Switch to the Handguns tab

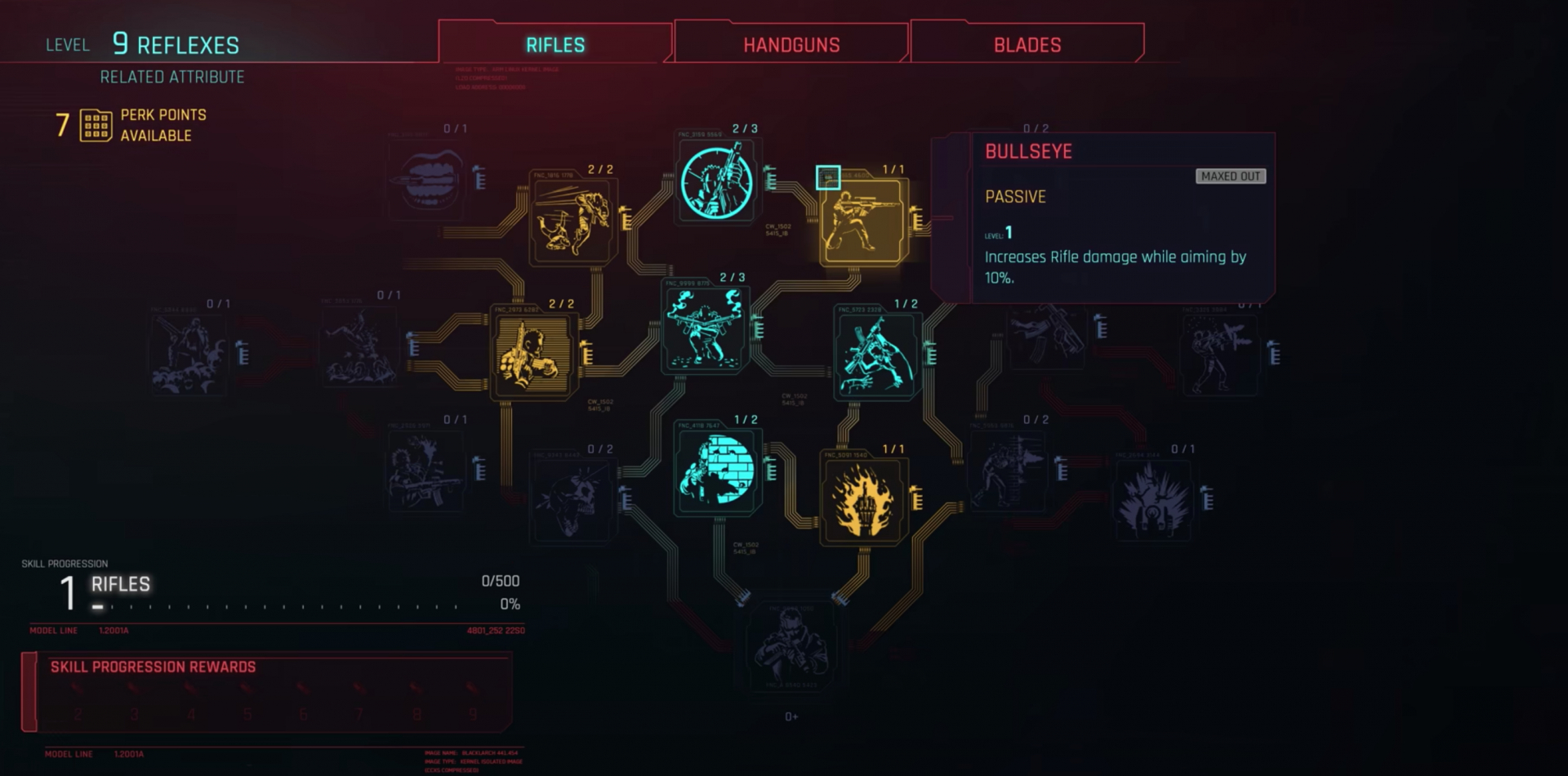(791, 43)
